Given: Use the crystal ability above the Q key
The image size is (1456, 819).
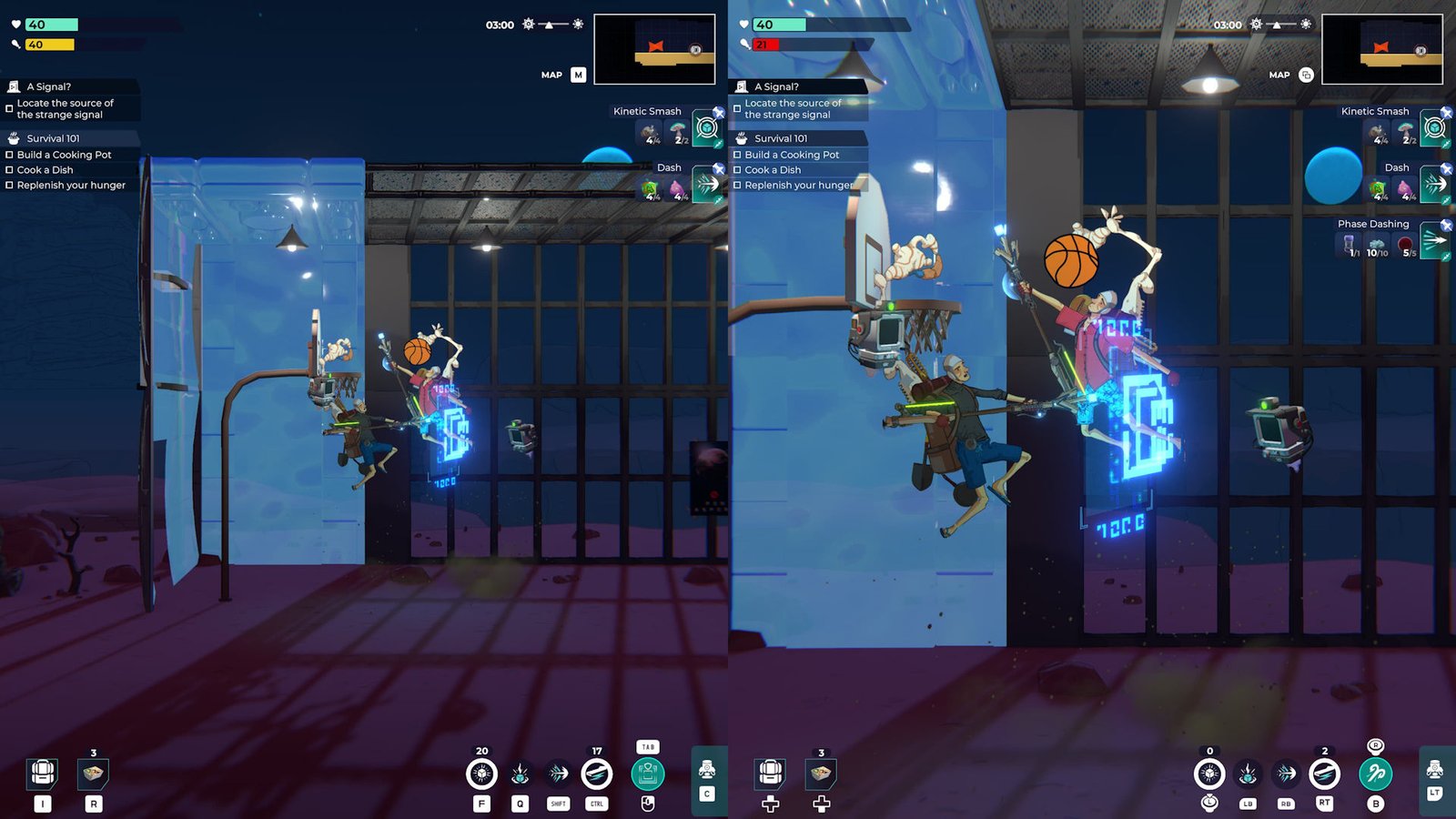Looking at the screenshot, I should point(520,774).
